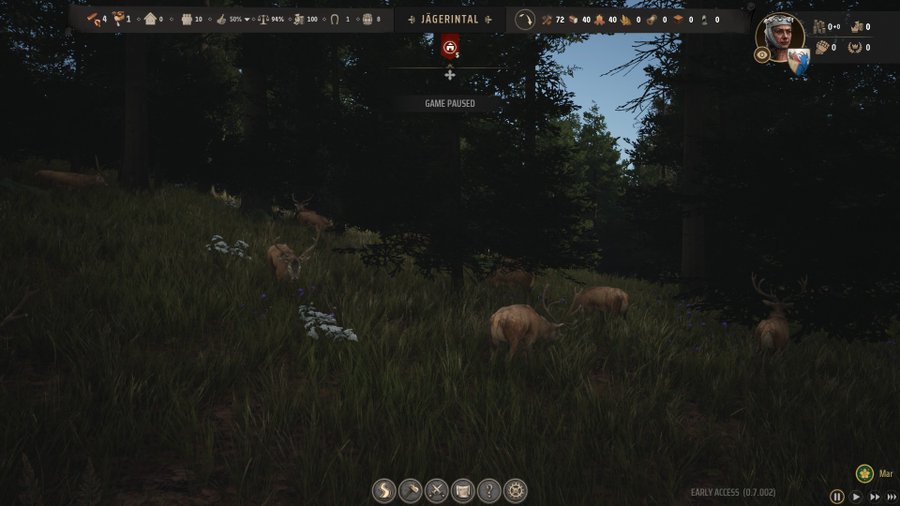Open the roads tool in bottom toolbar
The height and width of the screenshot is (506, 900).
pyautogui.click(x=384, y=491)
